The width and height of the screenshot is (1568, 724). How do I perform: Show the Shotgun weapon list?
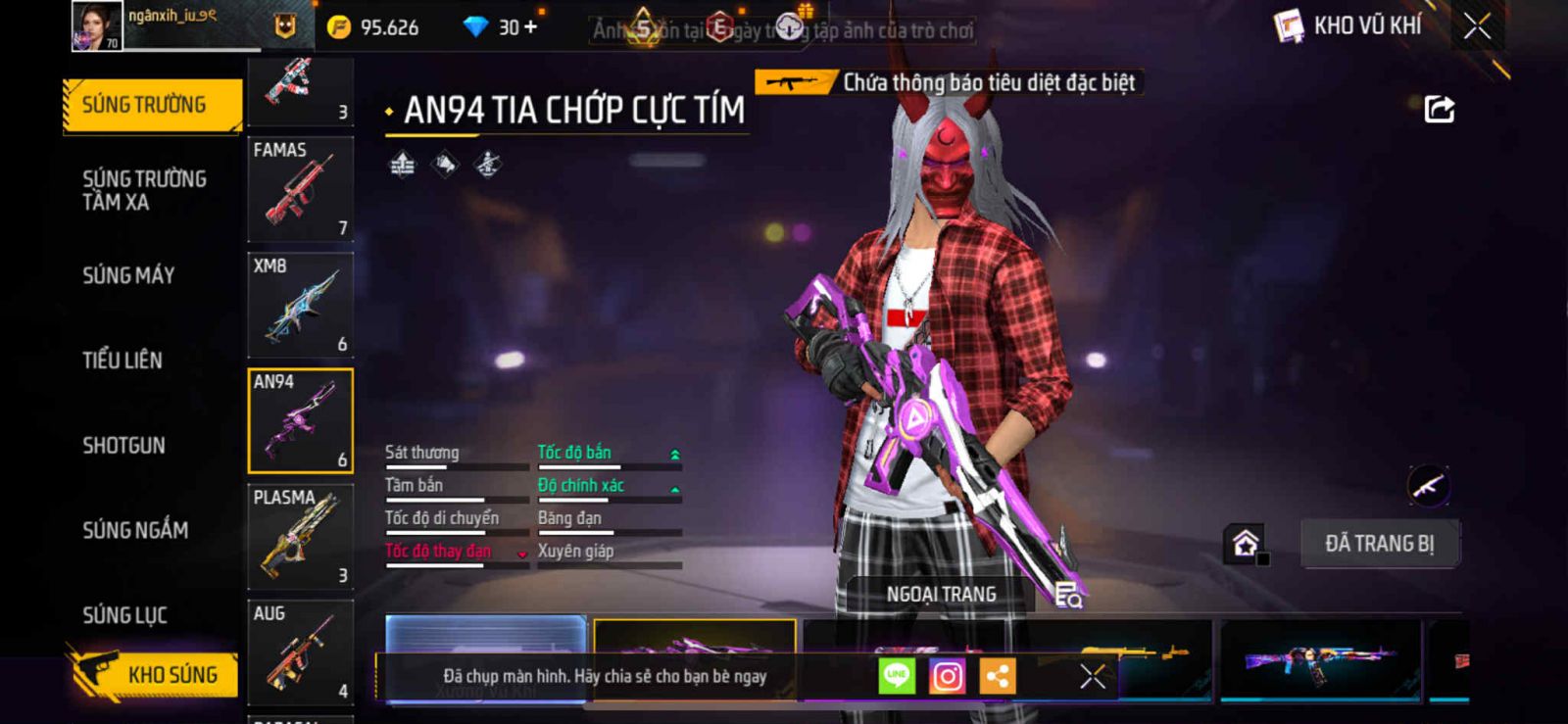(x=123, y=446)
